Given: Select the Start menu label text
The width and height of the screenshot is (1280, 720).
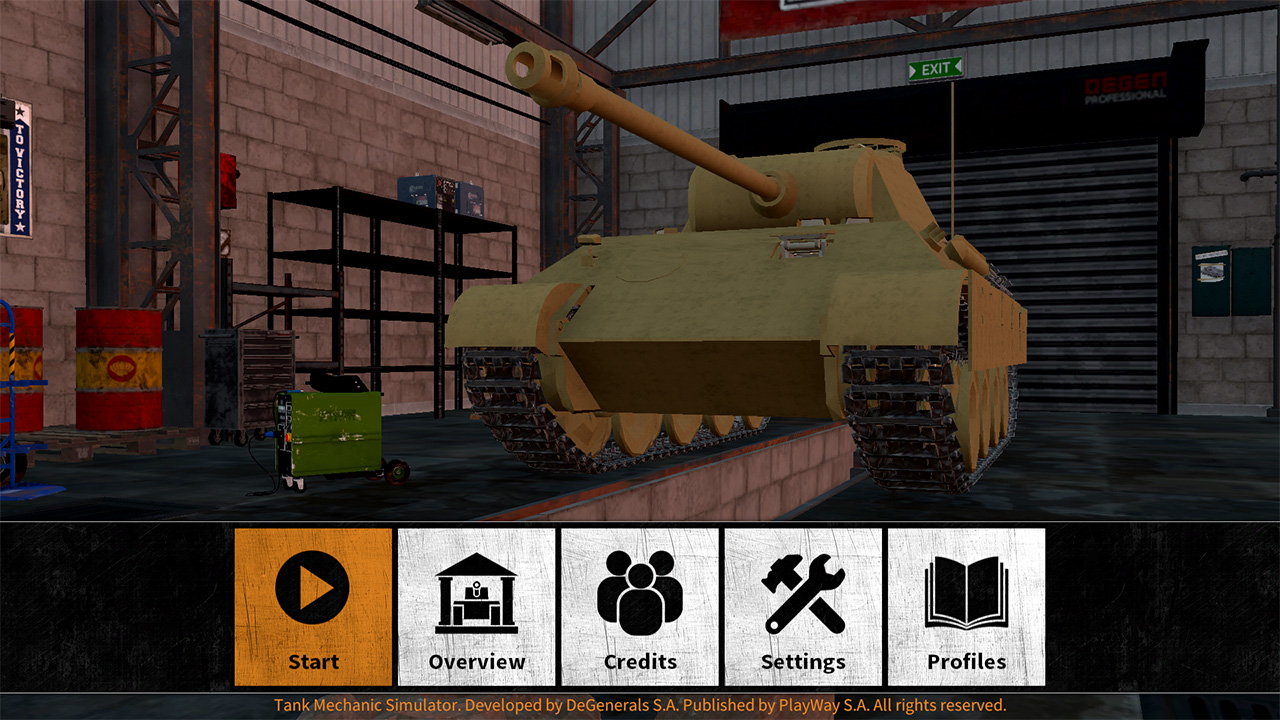Looking at the screenshot, I should 313,661.
